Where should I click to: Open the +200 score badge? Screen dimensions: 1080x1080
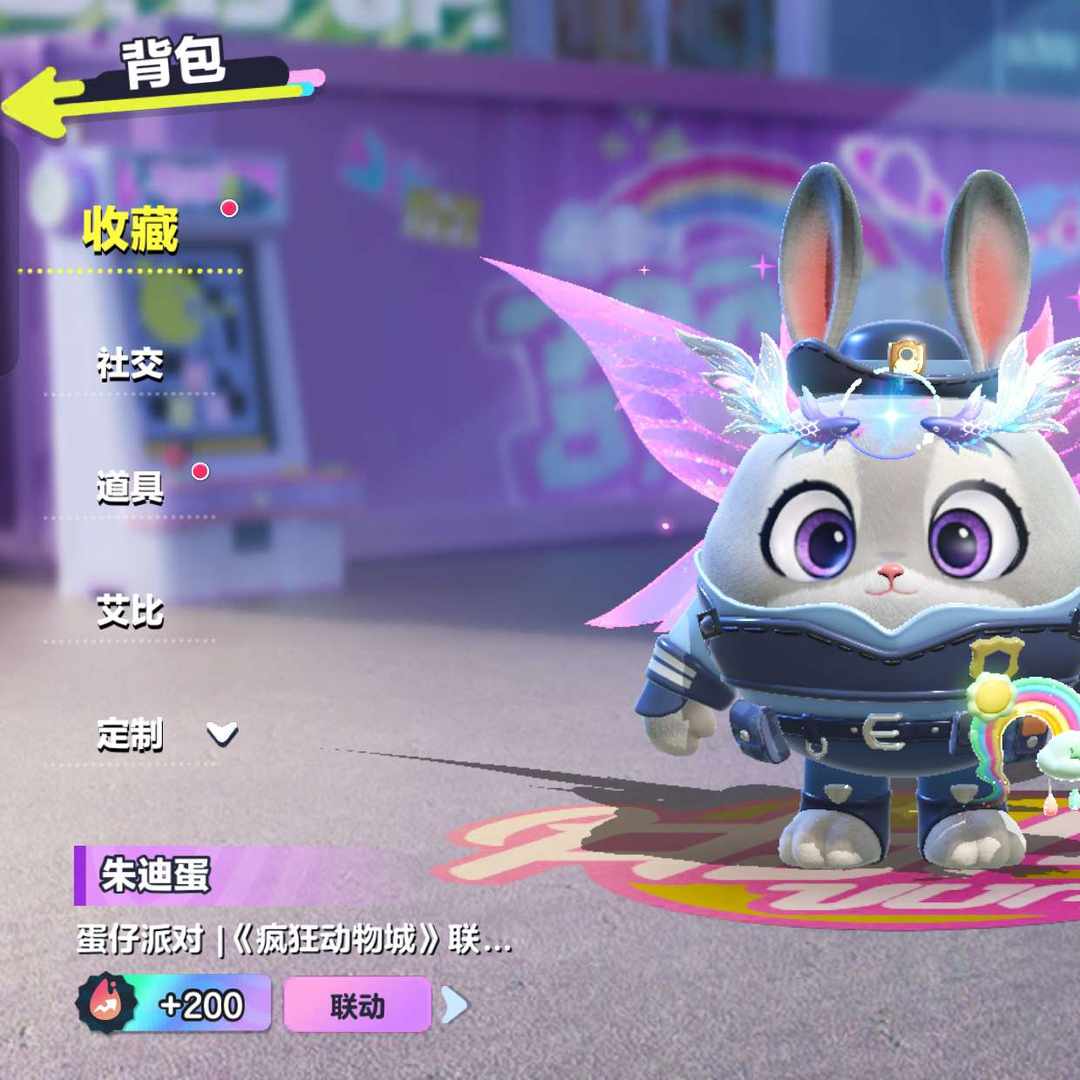pyautogui.click(x=174, y=1004)
